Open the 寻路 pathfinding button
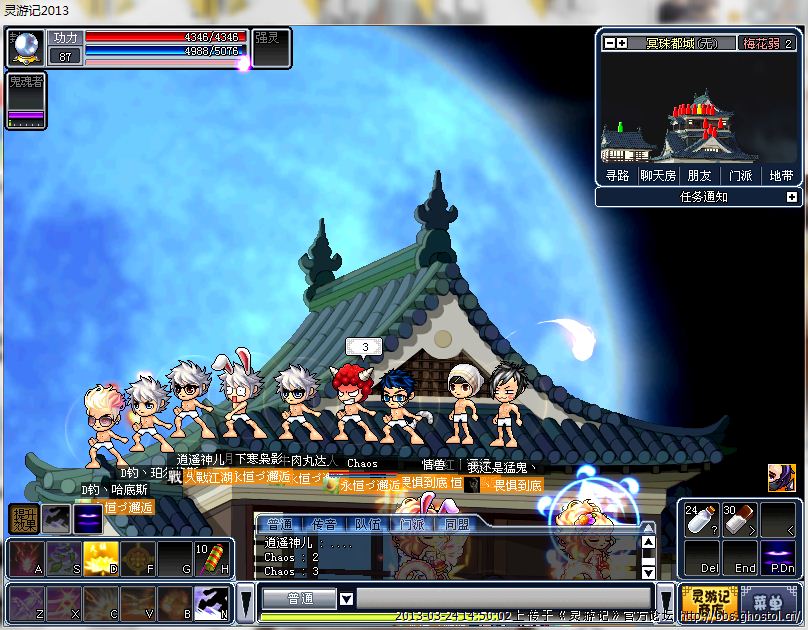808x630 pixels. [x=618, y=175]
